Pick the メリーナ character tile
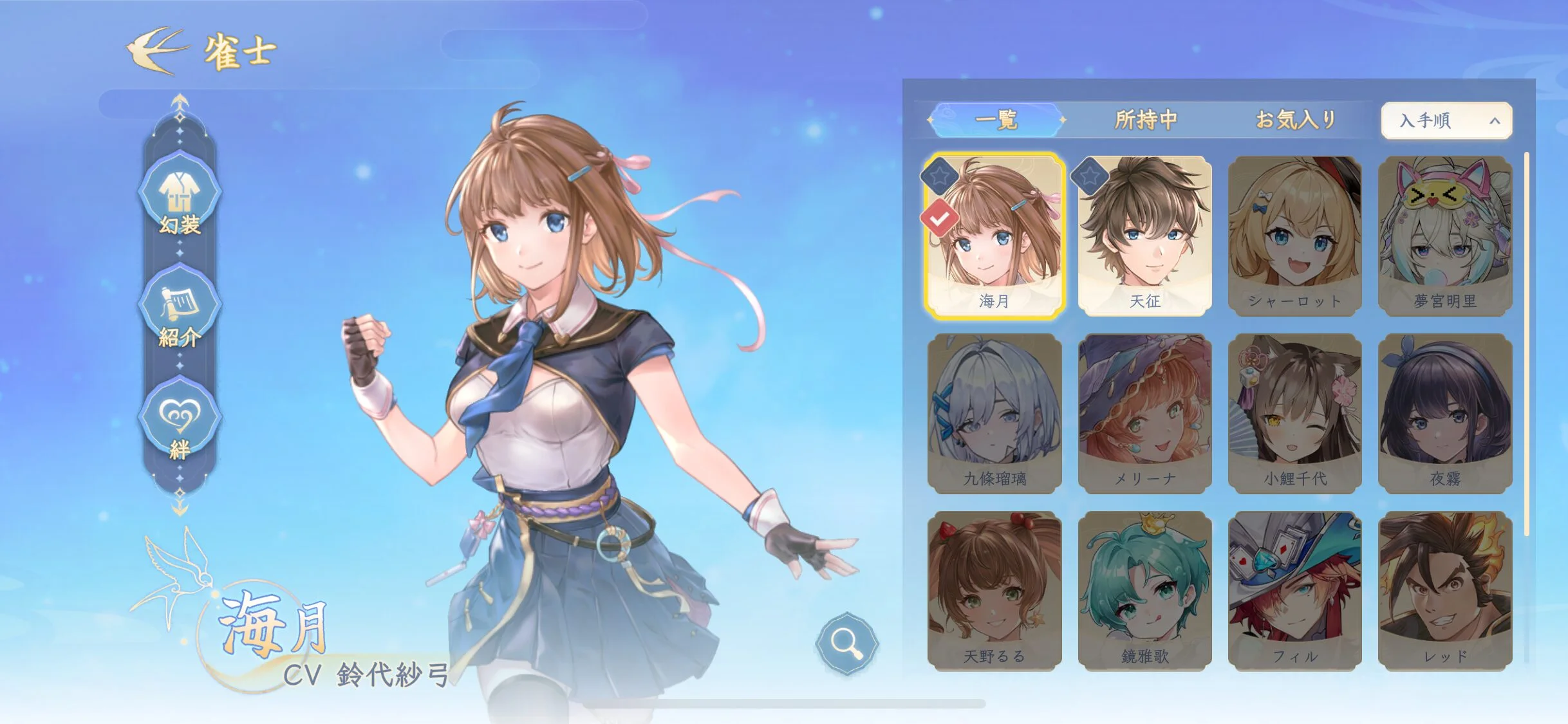Viewport: 1568px width, 724px height. (x=1145, y=413)
